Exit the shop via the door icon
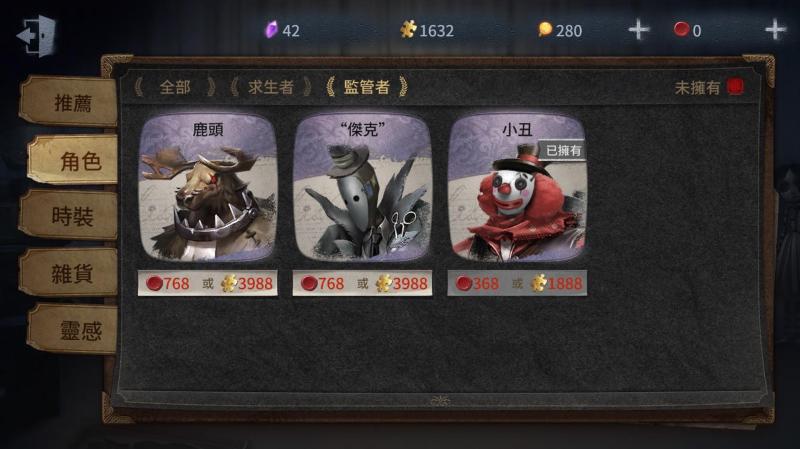800x449 pixels. click(36, 33)
